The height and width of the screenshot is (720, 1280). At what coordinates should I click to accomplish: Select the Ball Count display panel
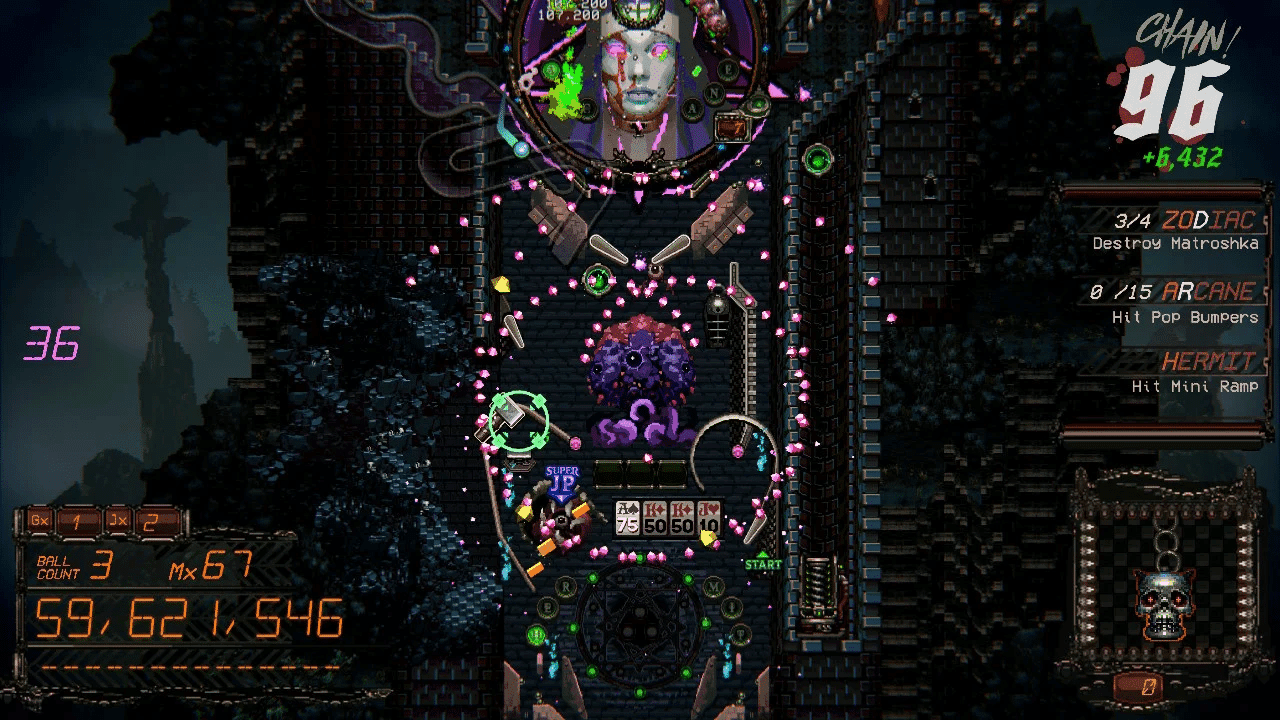(x=75, y=565)
